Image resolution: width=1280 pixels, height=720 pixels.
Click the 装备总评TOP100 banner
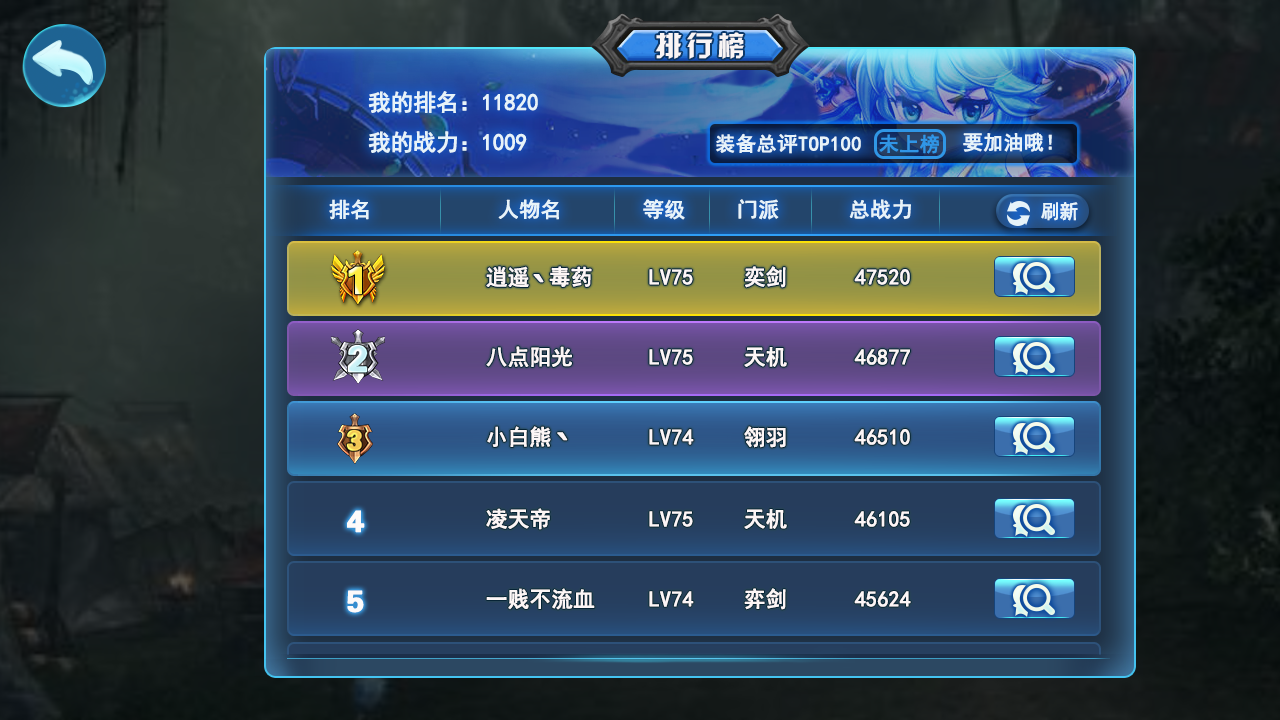tap(787, 144)
